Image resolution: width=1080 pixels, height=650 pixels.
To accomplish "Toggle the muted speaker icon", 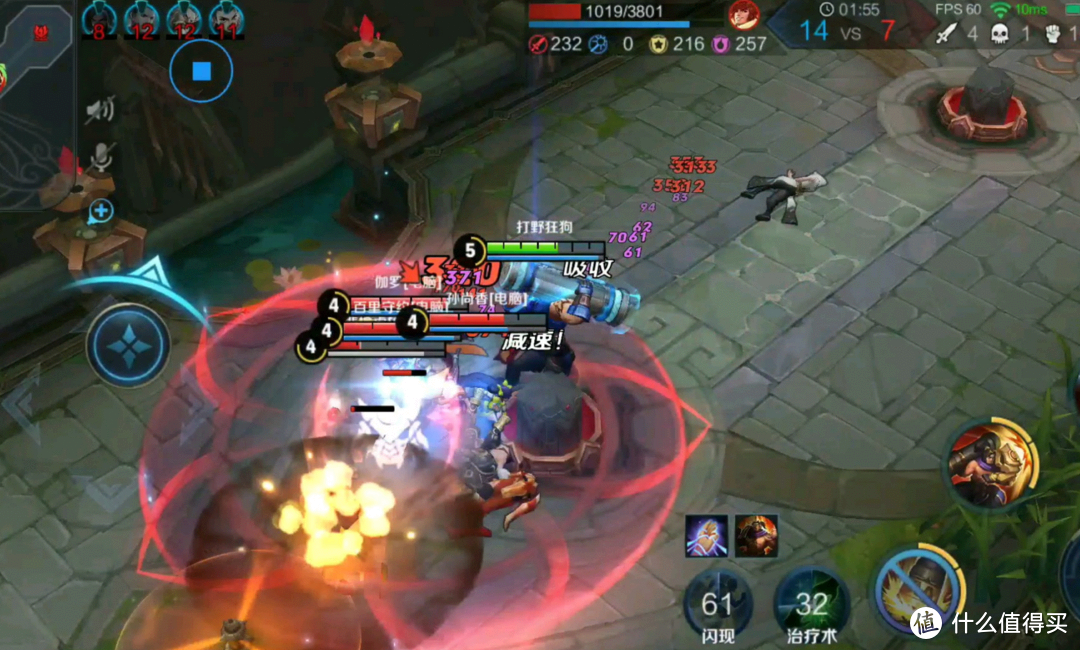I will click(99, 110).
